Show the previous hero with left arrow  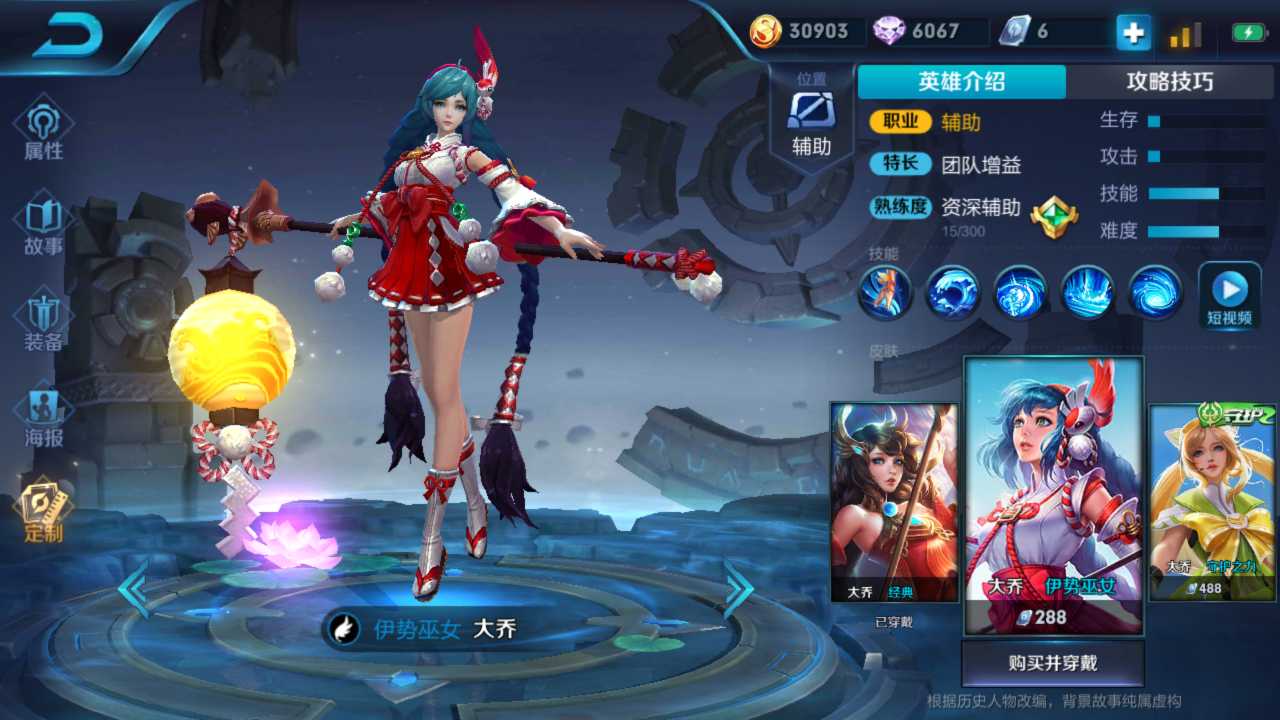coord(133,590)
